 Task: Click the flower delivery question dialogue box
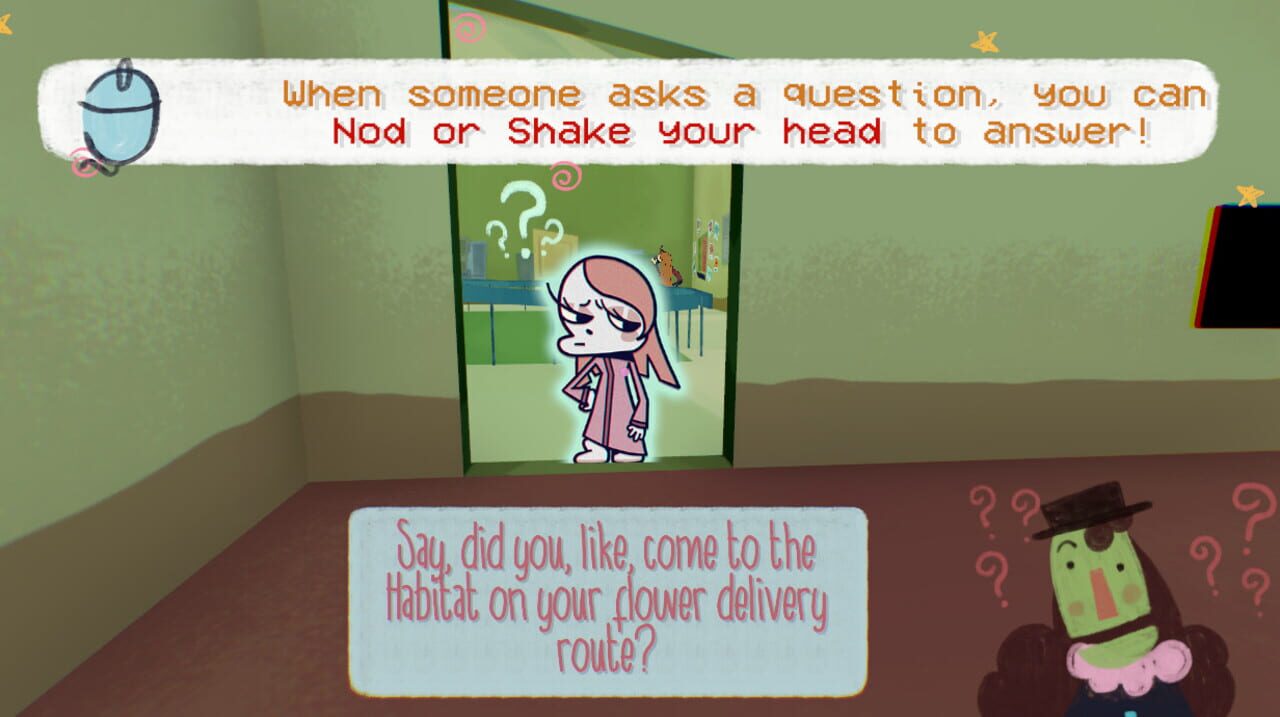607,601
